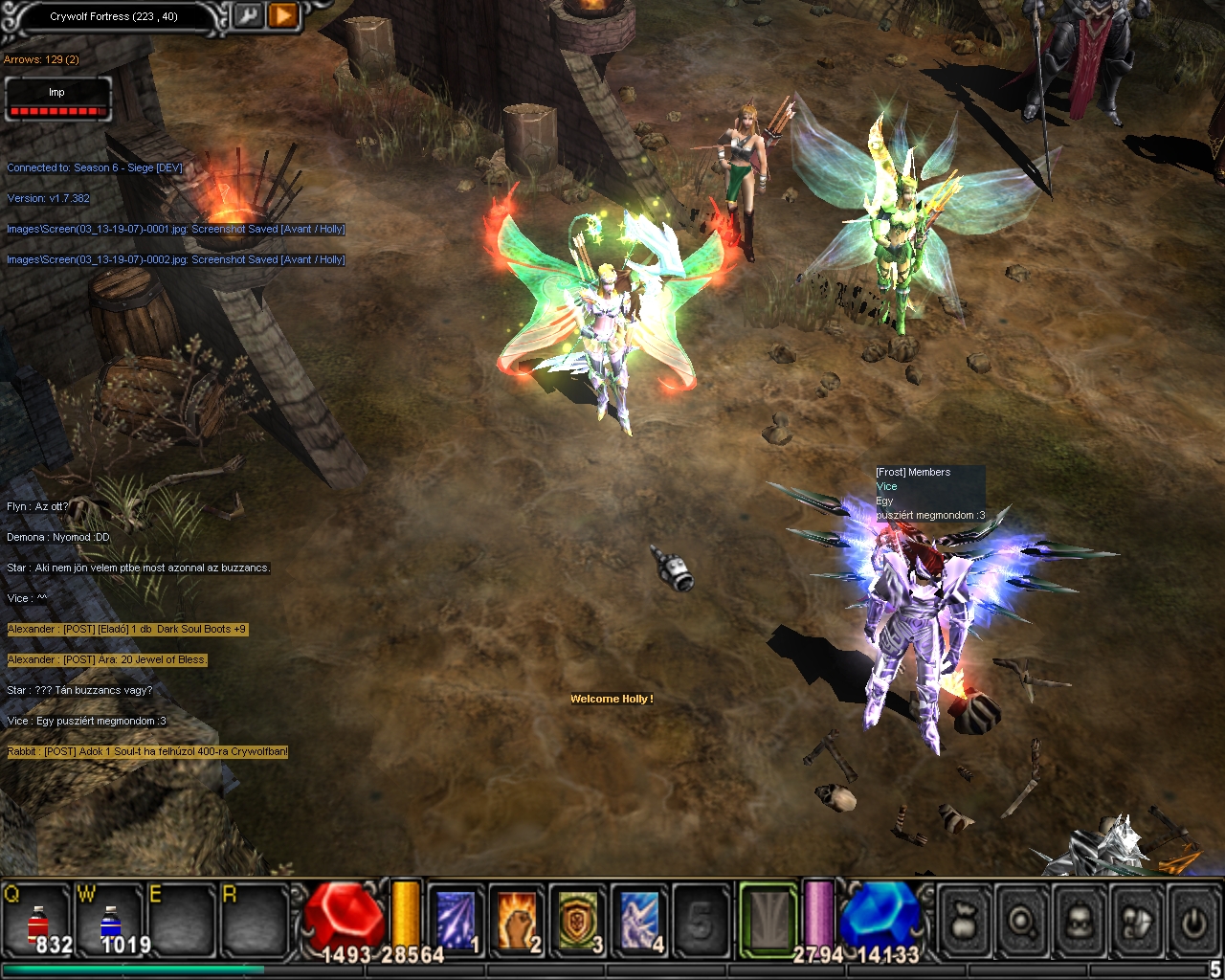
Task: Select the Imp pet status panel
Action: pyautogui.click(x=57, y=100)
